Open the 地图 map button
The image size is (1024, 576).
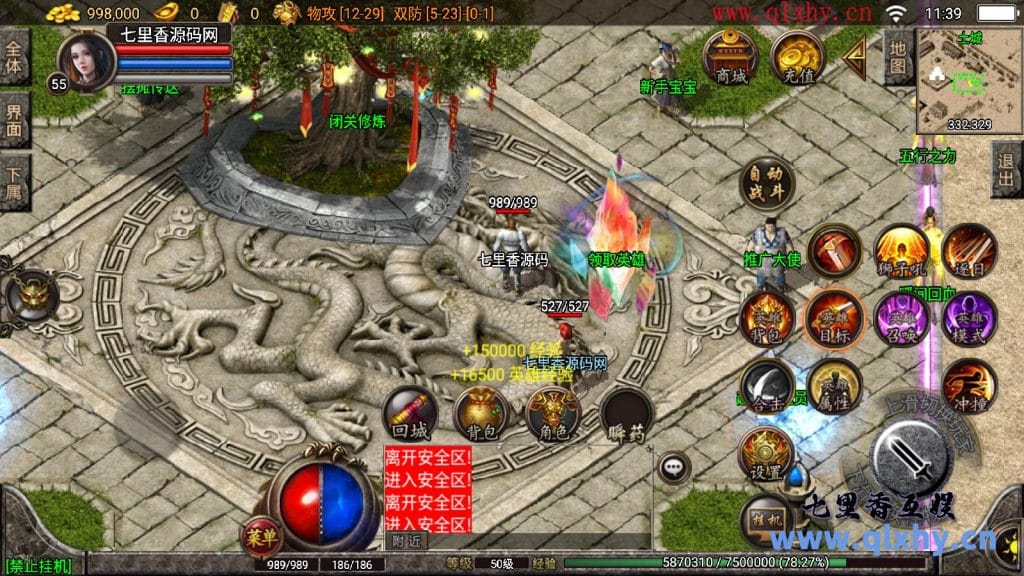tap(898, 58)
